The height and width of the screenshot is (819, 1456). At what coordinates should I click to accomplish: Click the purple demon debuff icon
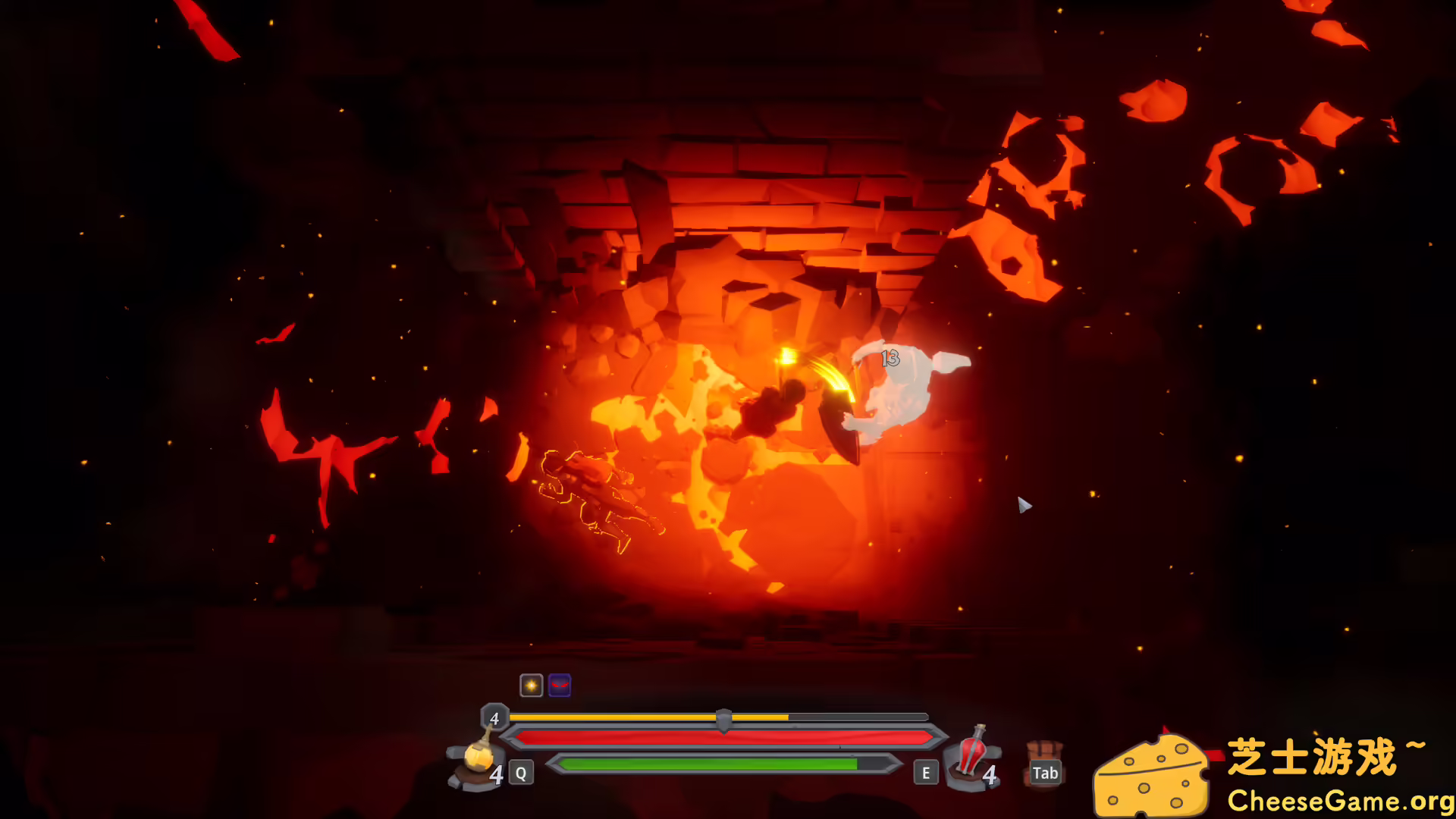[x=558, y=685]
